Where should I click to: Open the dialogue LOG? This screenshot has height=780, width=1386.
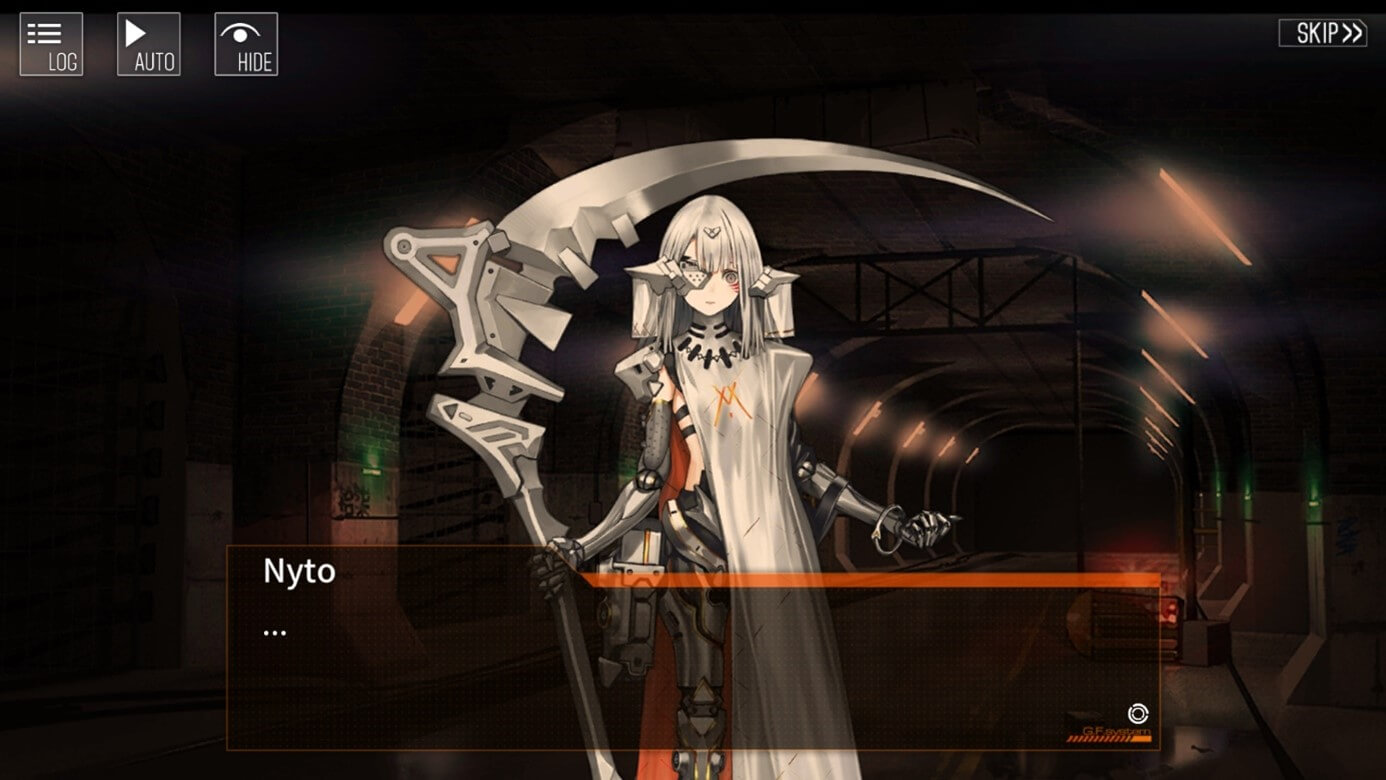(x=51, y=44)
